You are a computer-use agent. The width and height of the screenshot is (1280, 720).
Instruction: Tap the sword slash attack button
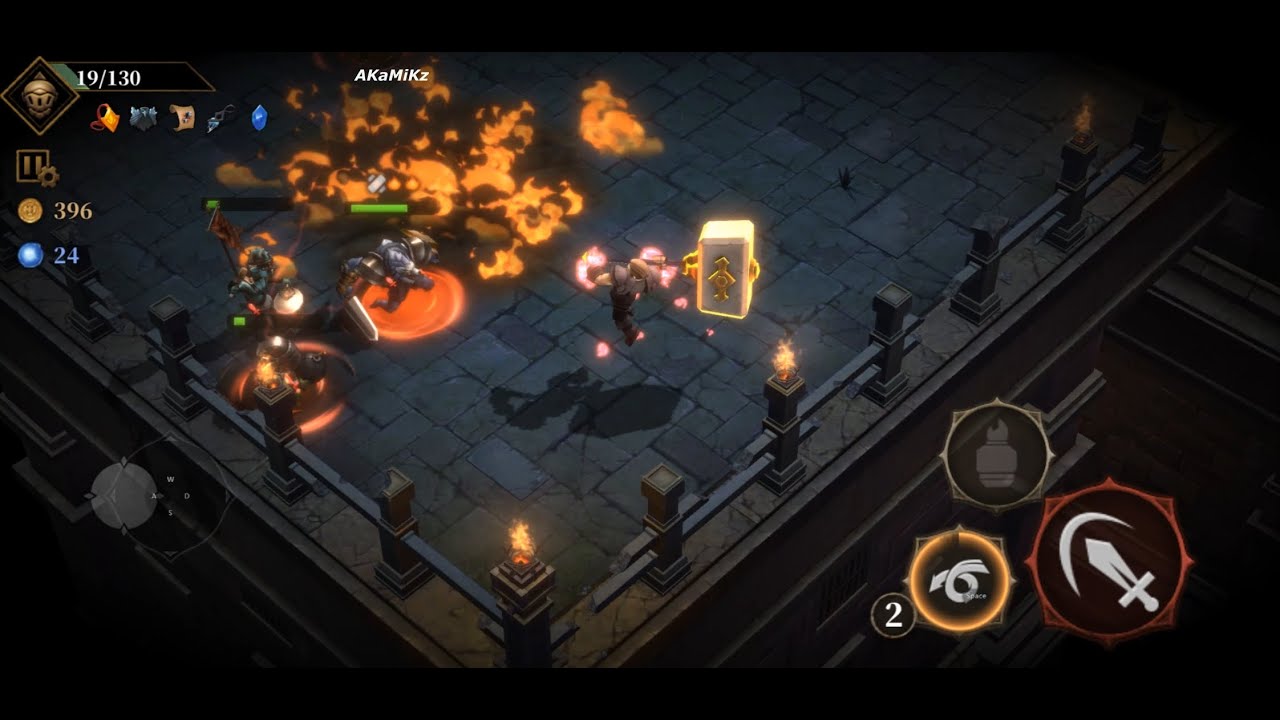click(1110, 562)
